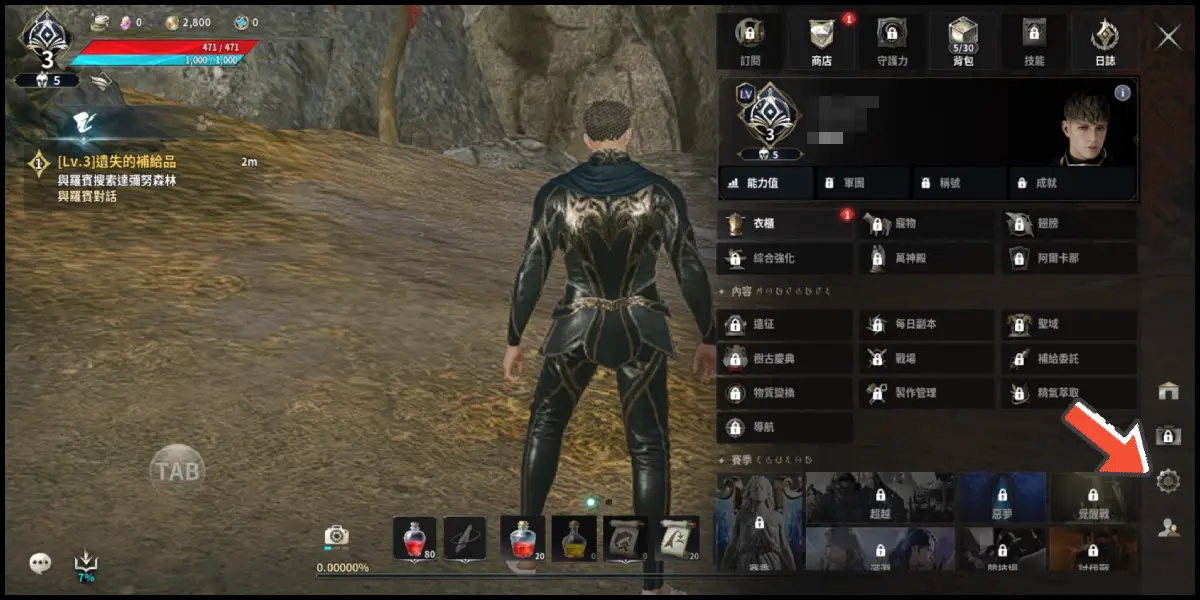Open the character switch silhouette icon
Viewport: 1200px width, 600px height.
coord(1168,528)
